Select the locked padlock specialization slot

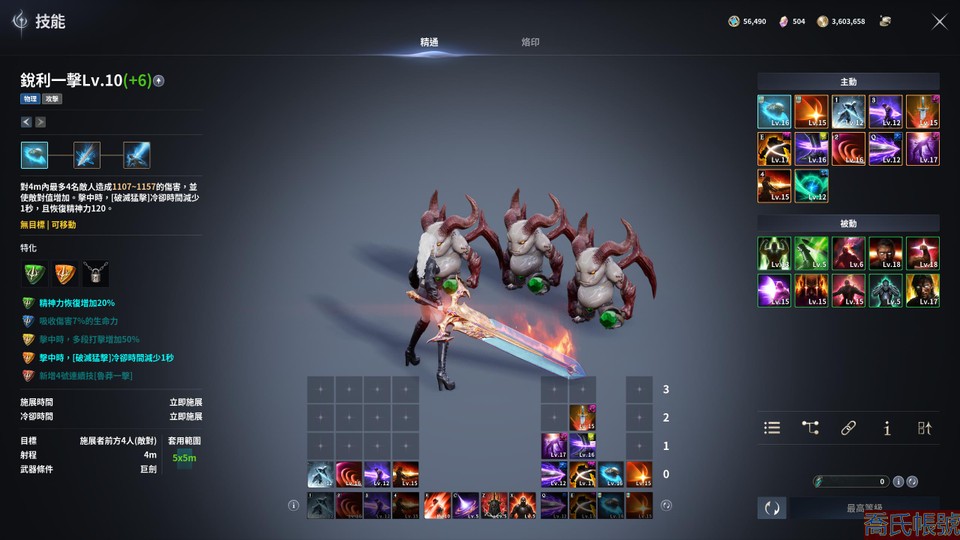tap(96, 274)
